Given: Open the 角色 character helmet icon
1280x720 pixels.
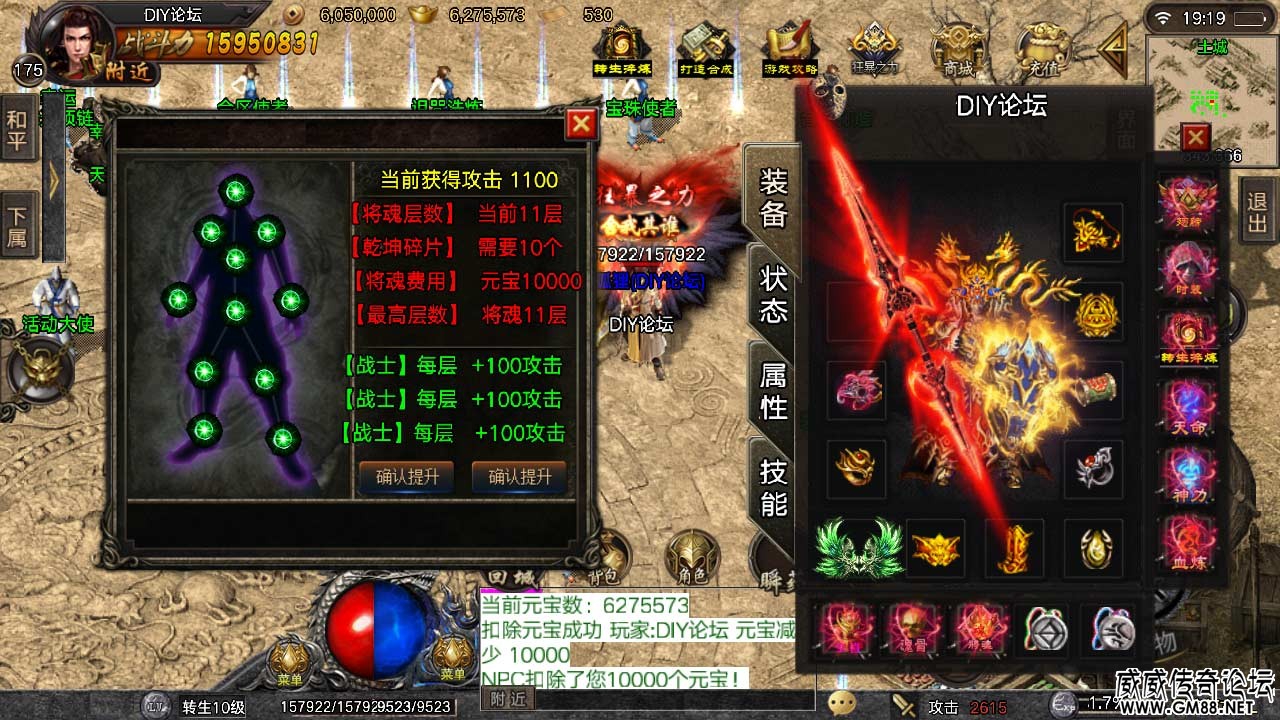Looking at the screenshot, I should coord(692,557).
